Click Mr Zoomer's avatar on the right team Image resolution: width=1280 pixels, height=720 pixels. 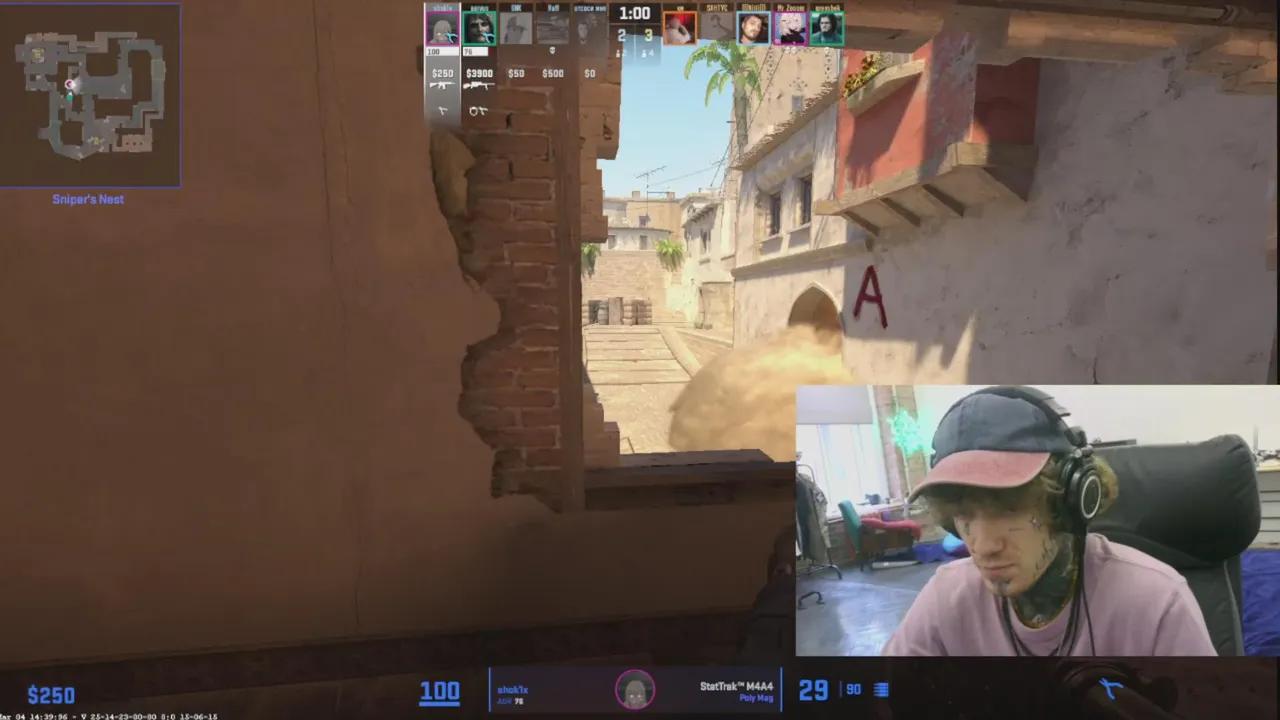pyautogui.click(x=789, y=27)
